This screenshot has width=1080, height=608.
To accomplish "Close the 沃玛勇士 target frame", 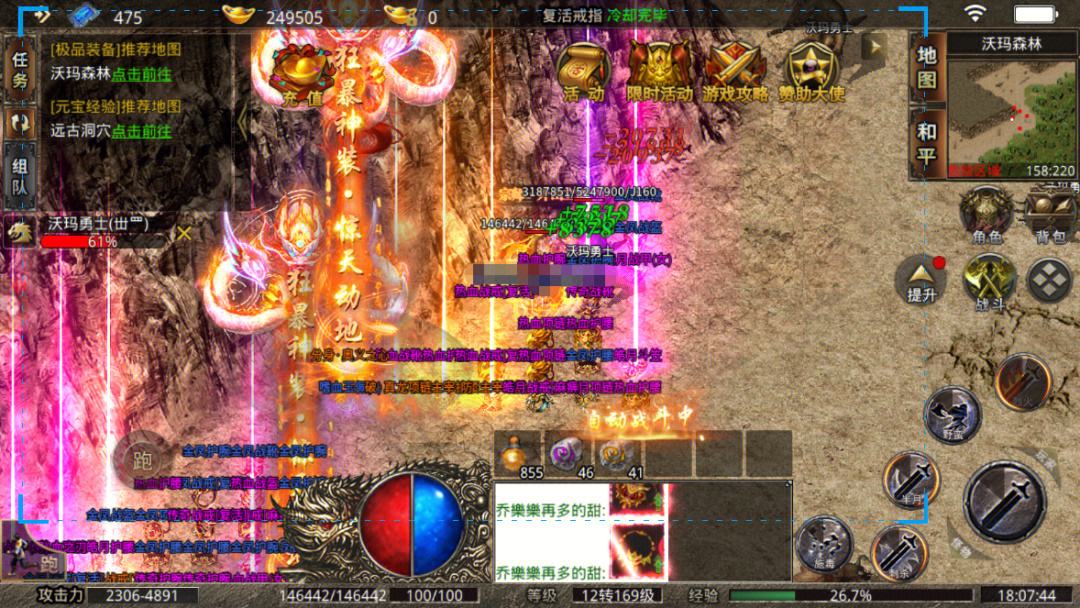I will point(184,233).
